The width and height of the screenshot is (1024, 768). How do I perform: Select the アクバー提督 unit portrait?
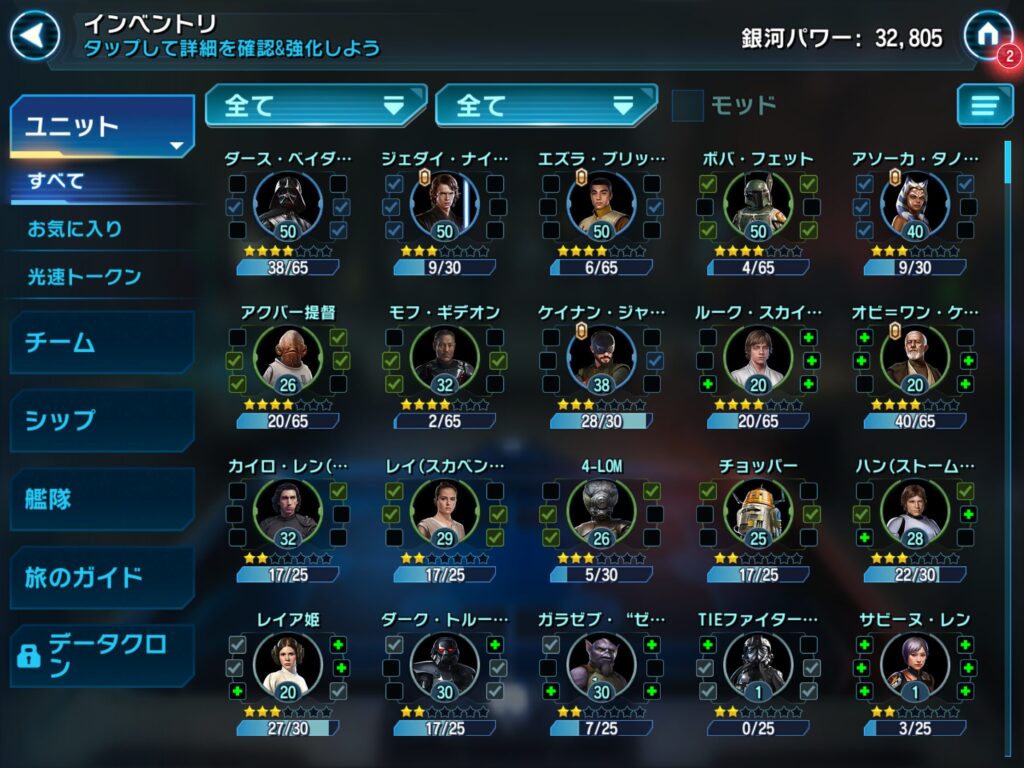tap(288, 360)
